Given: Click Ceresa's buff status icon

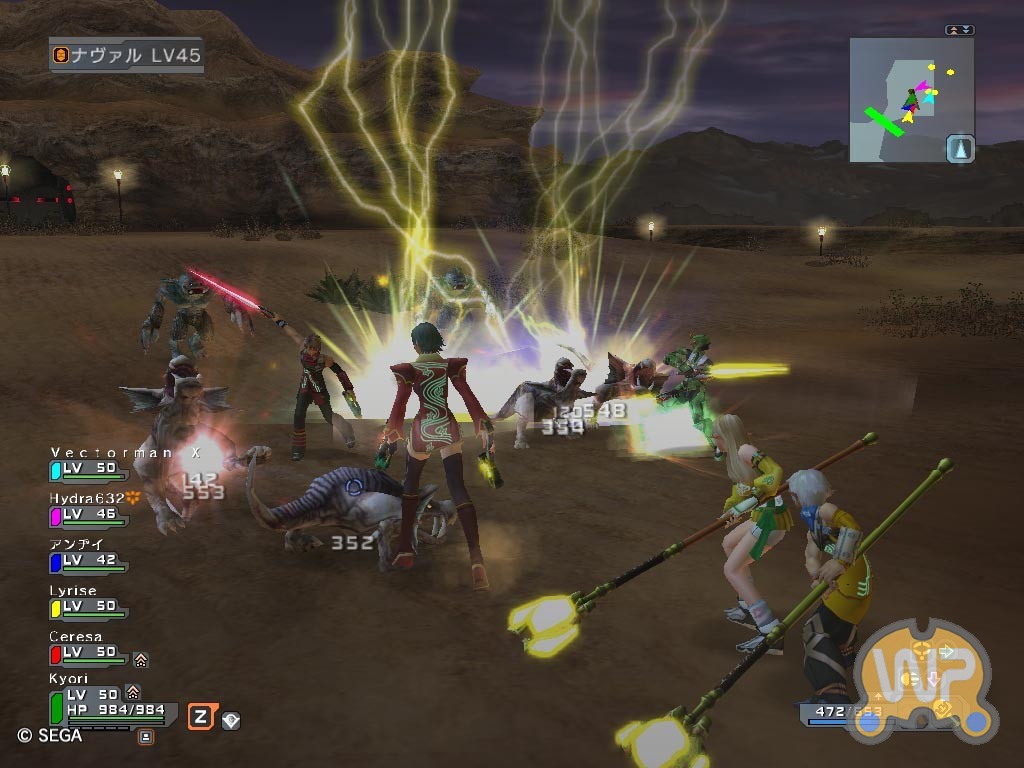Looking at the screenshot, I should point(141,660).
